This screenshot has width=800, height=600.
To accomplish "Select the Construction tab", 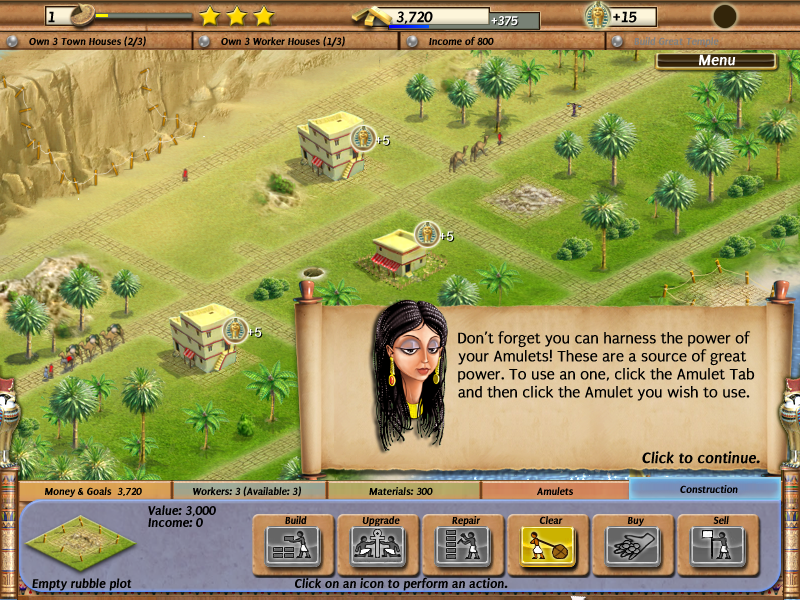I will 708,490.
